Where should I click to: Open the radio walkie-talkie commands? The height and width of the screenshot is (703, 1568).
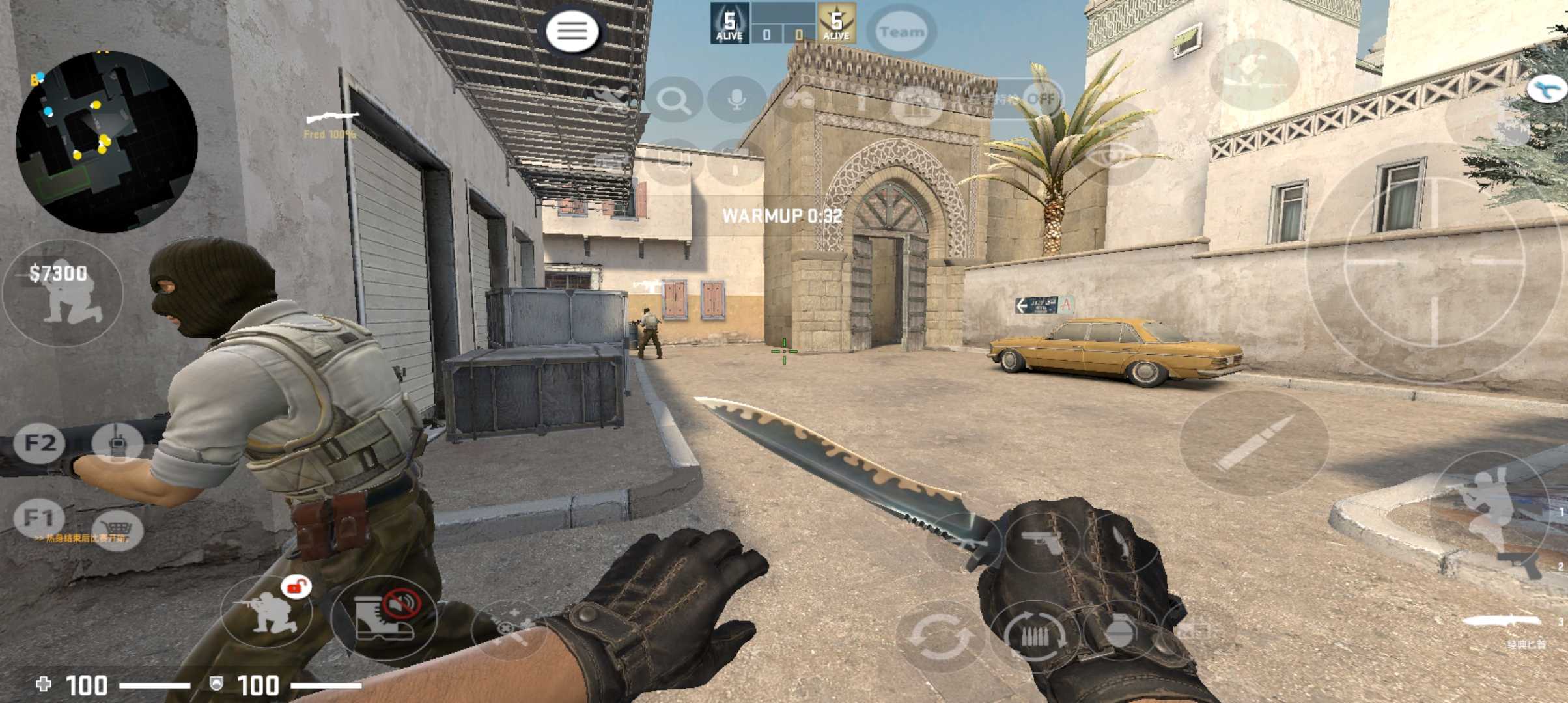click(x=117, y=444)
